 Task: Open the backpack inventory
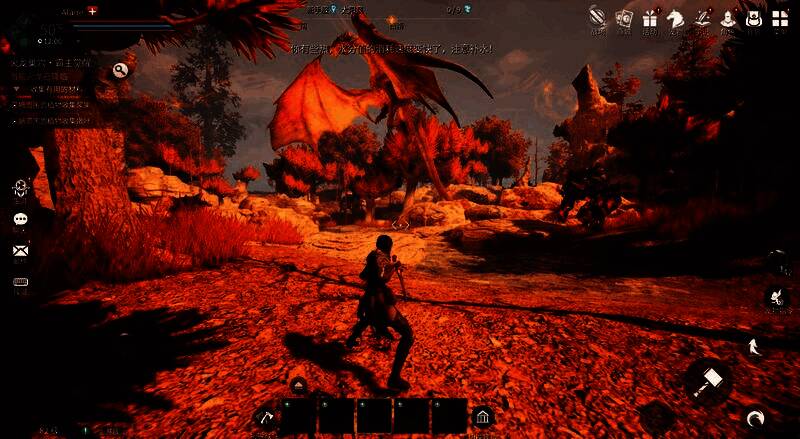pyautogui.click(x=754, y=18)
